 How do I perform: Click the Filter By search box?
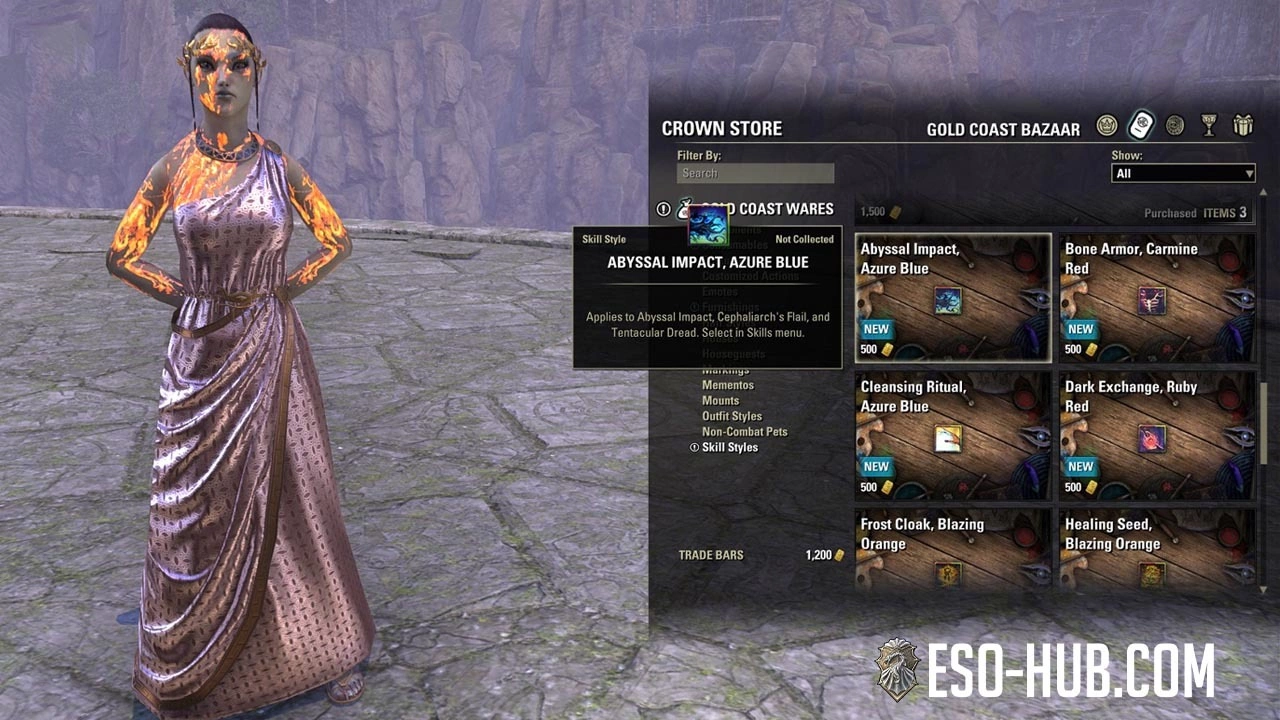pyautogui.click(x=755, y=173)
